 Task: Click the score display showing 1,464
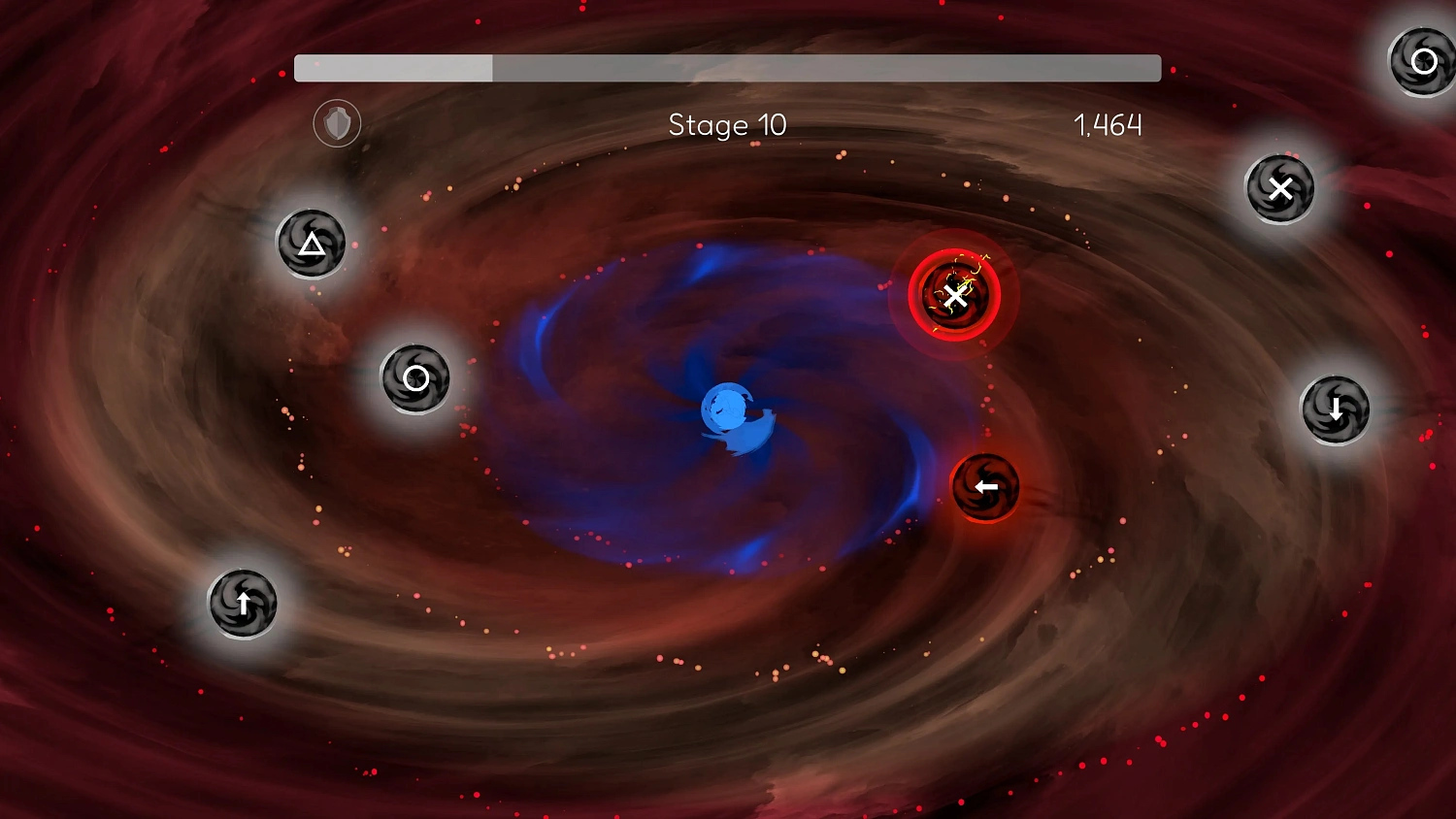(x=1108, y=125)
